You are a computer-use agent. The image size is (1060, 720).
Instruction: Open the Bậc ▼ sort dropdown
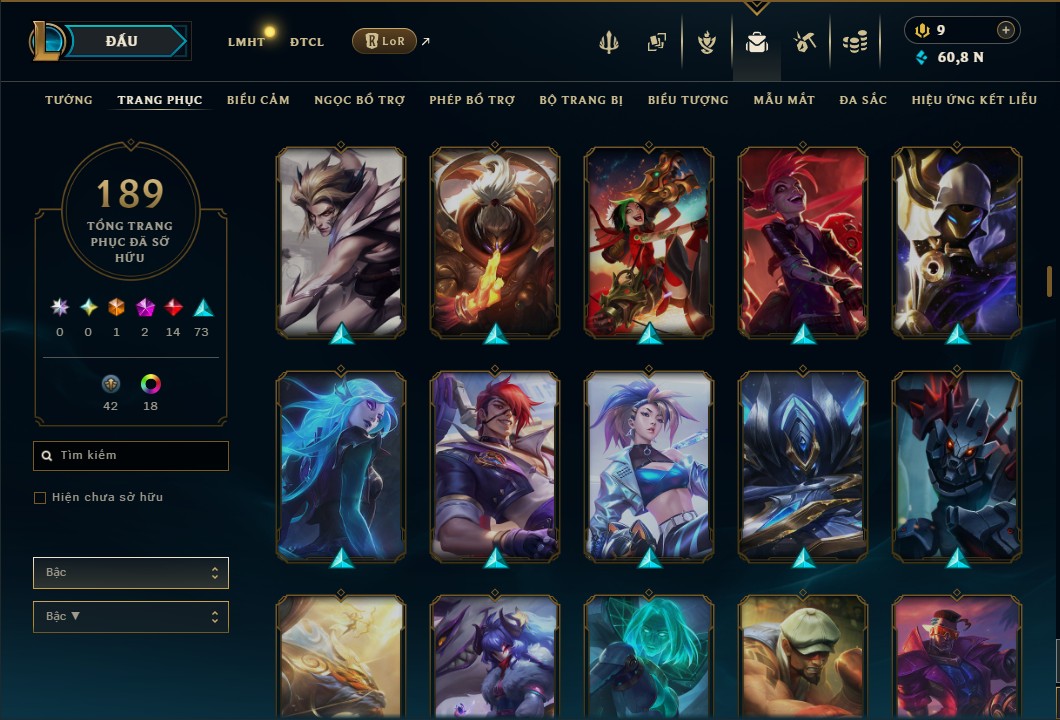pos(131,617)
